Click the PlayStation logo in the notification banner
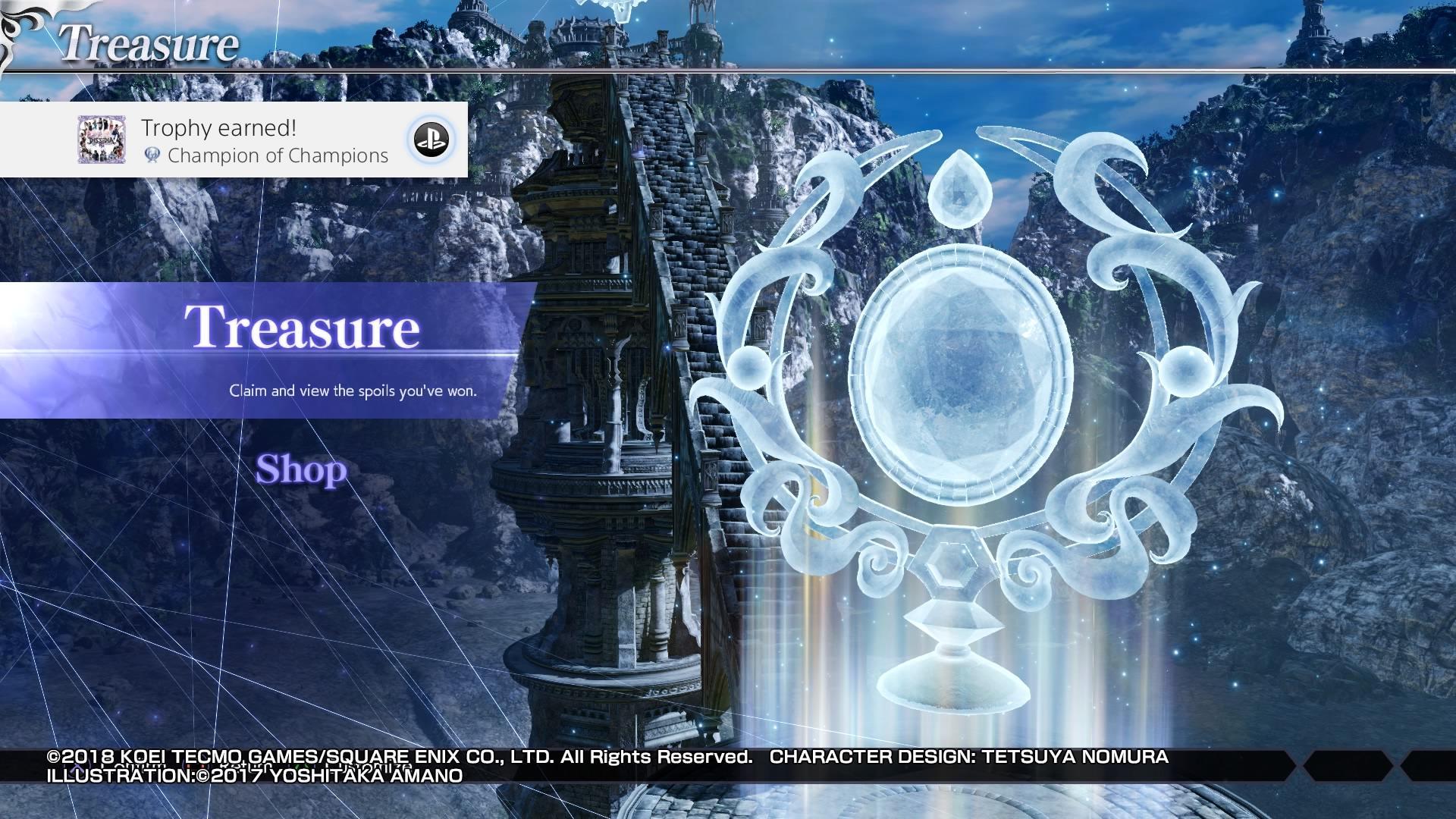The width and height of the screenshot is (1456, 819). [432, 140]
